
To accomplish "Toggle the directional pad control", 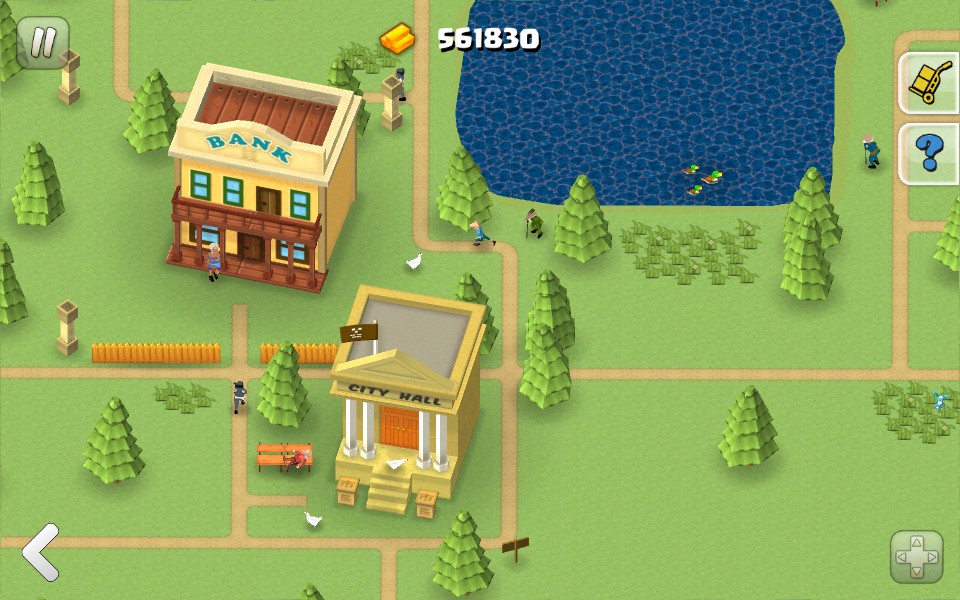I will coord(916,557).
